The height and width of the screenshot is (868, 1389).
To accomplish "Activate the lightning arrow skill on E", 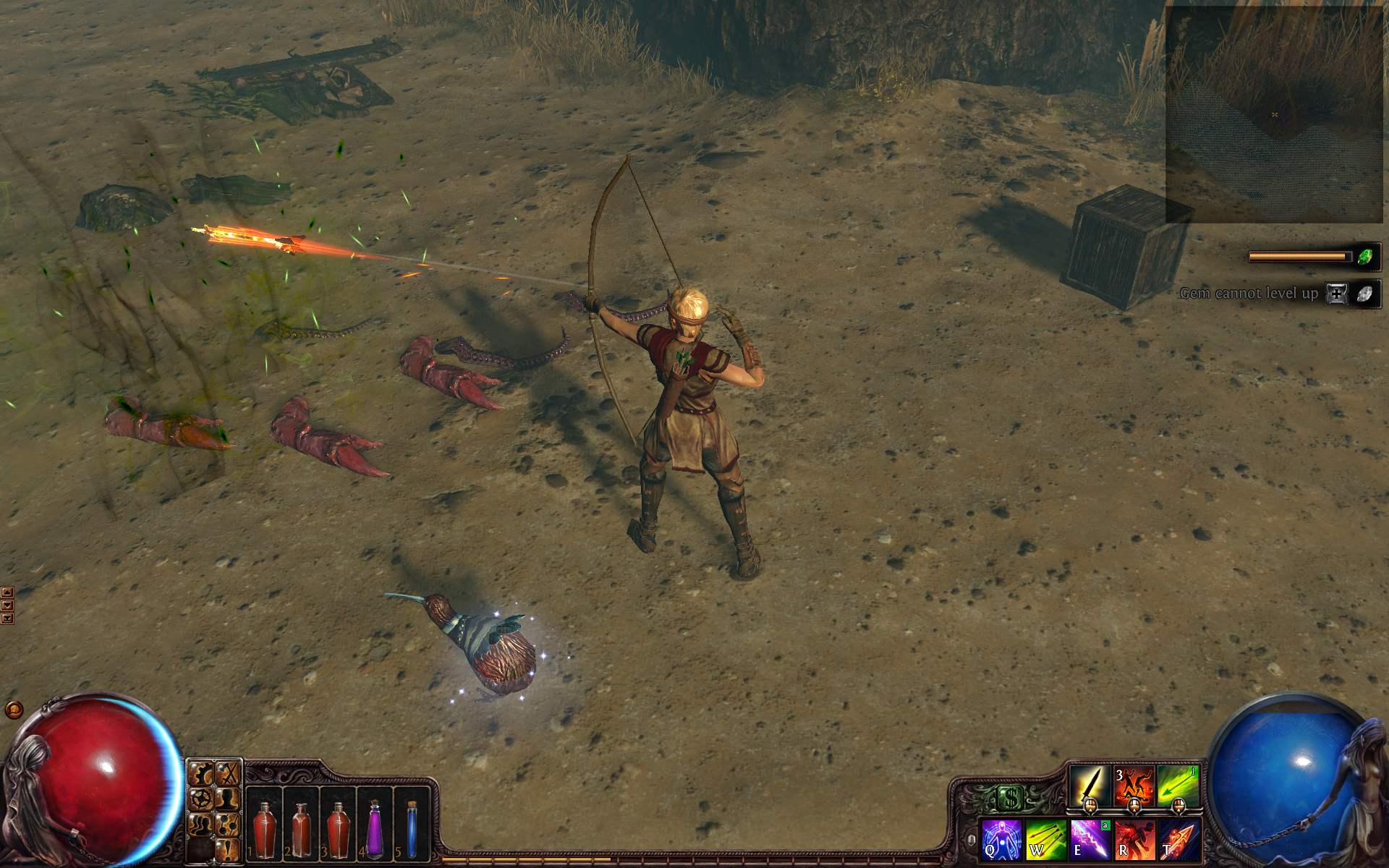I will 1089,840.
